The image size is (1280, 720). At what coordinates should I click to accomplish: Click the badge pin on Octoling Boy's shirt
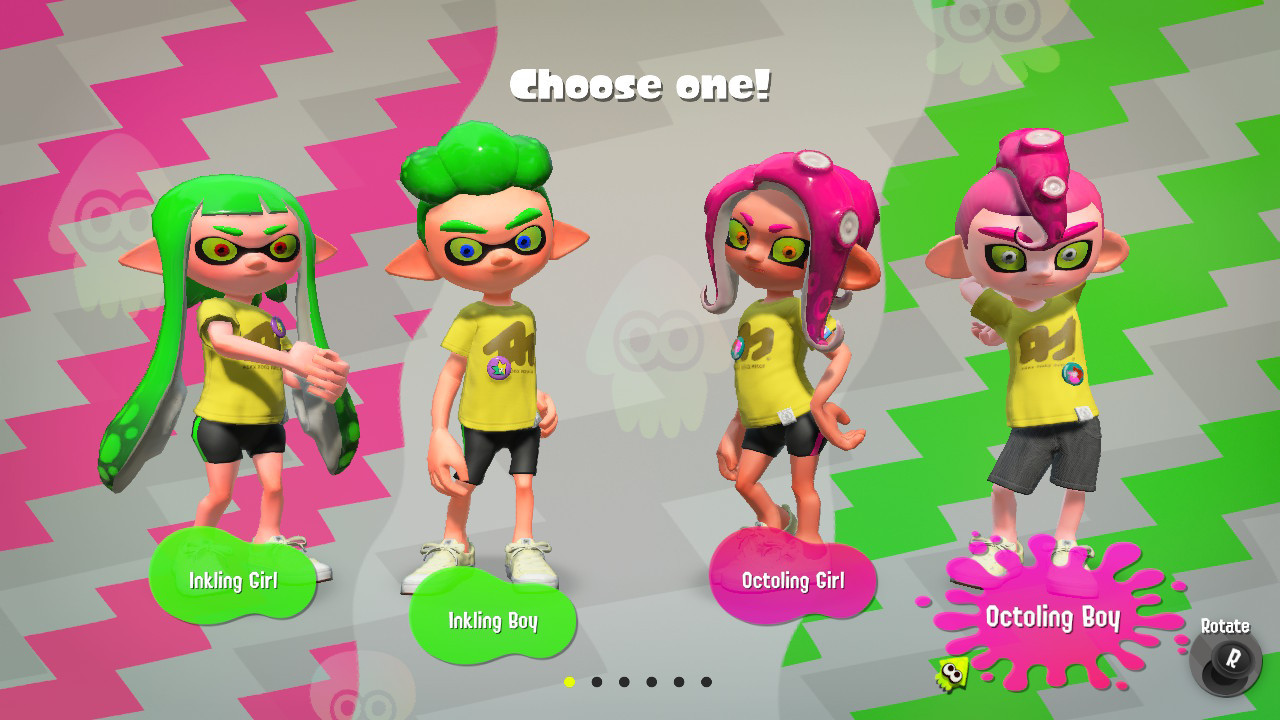click(1071, 375)
